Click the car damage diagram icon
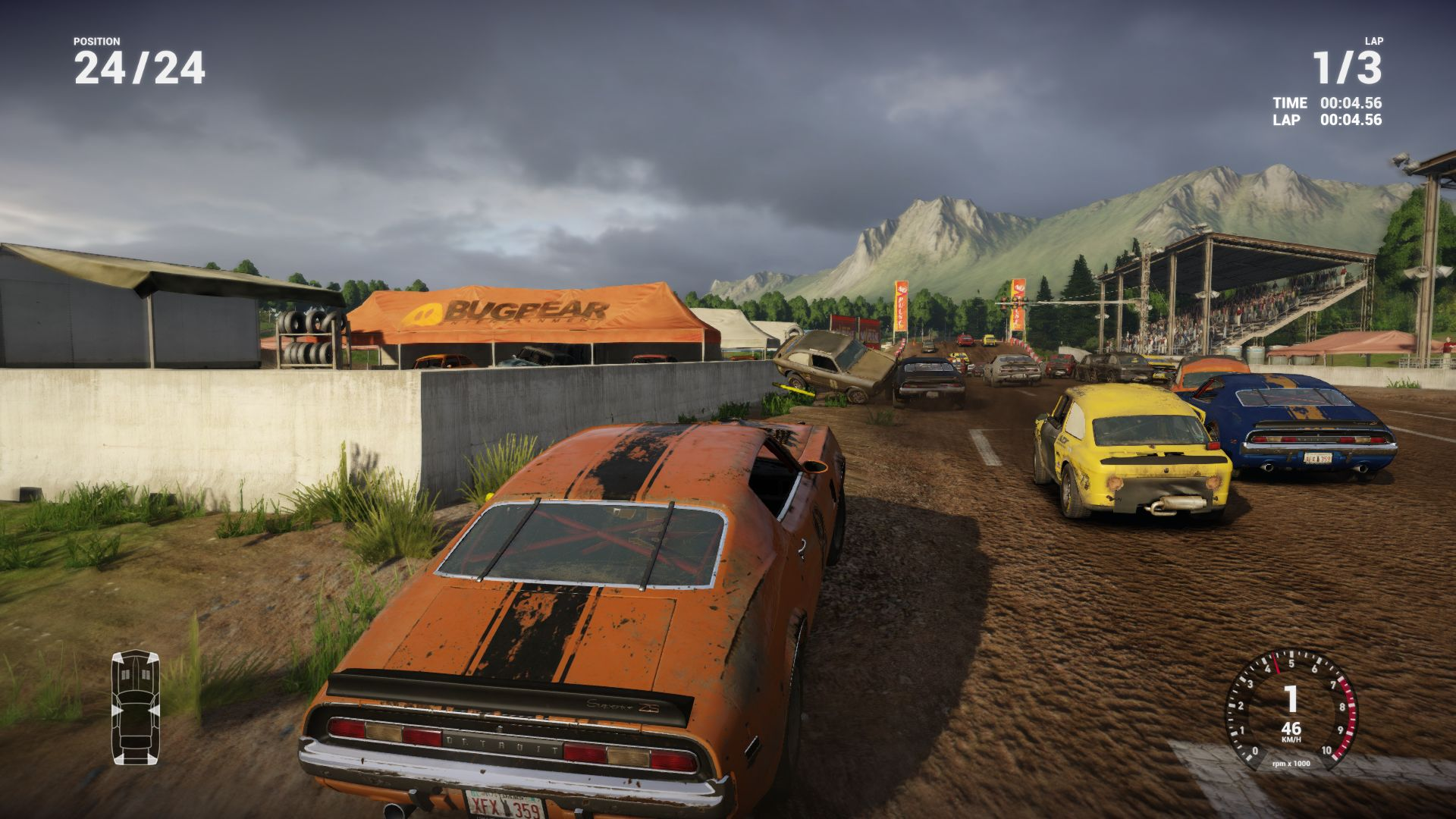Viewport: 1456px width, 819px height. [x=136, y=707]
